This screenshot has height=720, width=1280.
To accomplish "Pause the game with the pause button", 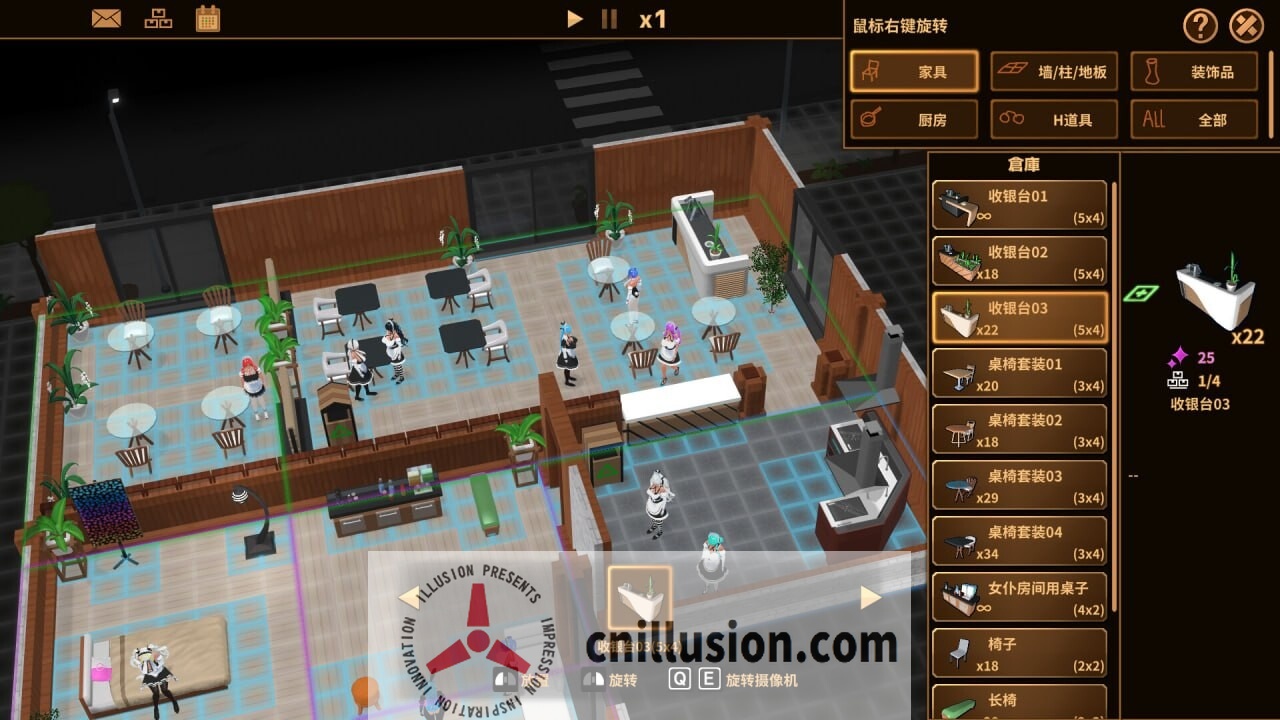I will pos(609,18).
